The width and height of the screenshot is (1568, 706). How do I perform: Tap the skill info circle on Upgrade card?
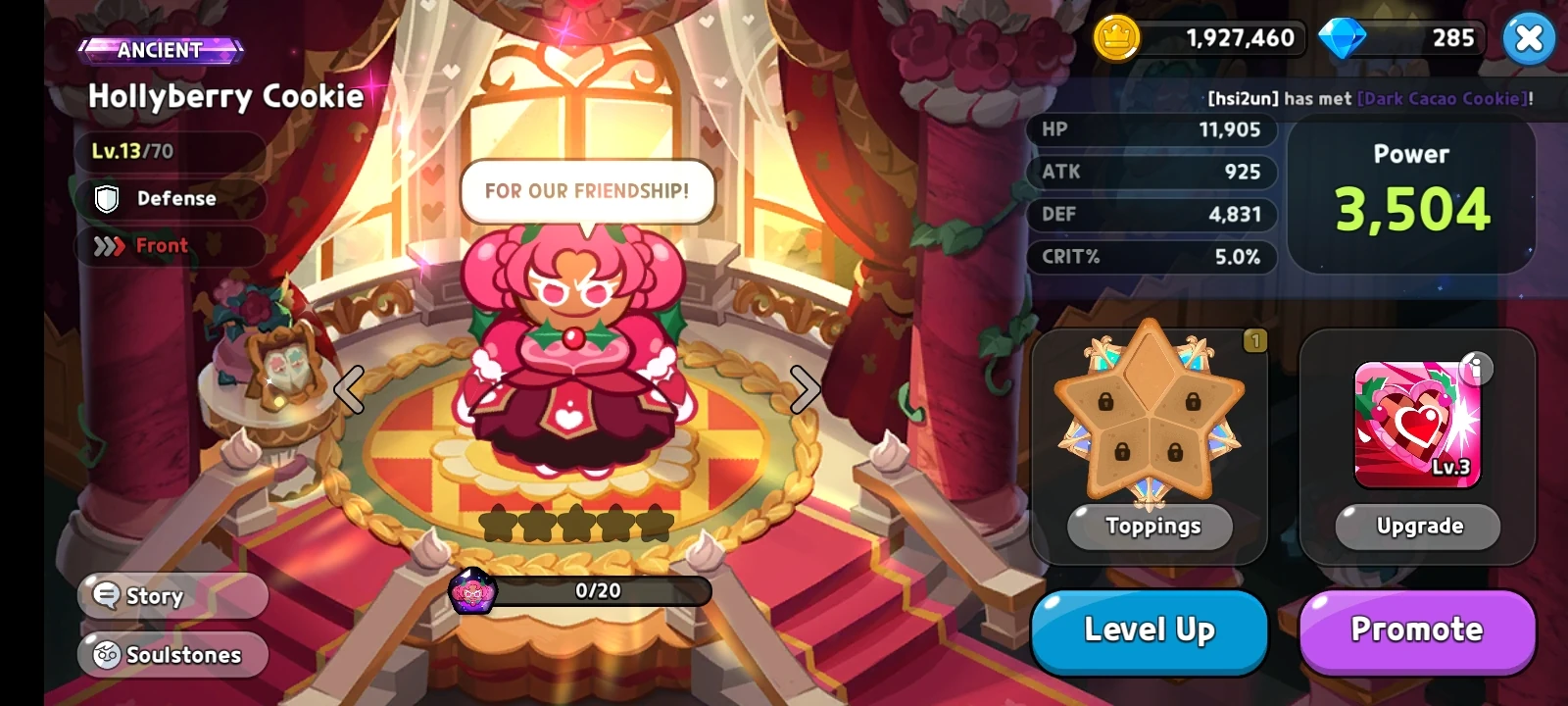[x=1478, y=369]
